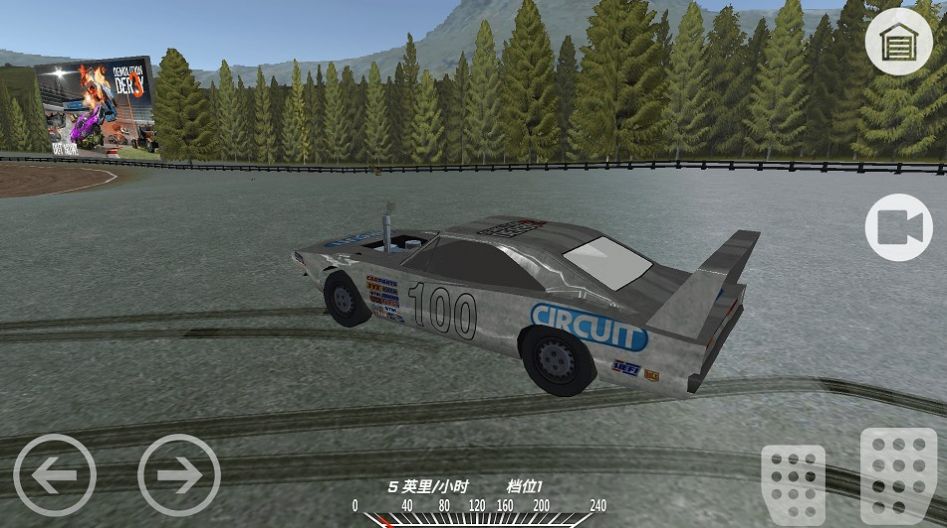This screenshot has width=947, height=528.
Task: Steer left with the left arrow
Action: pyautogui.click(x=55, y=475)
